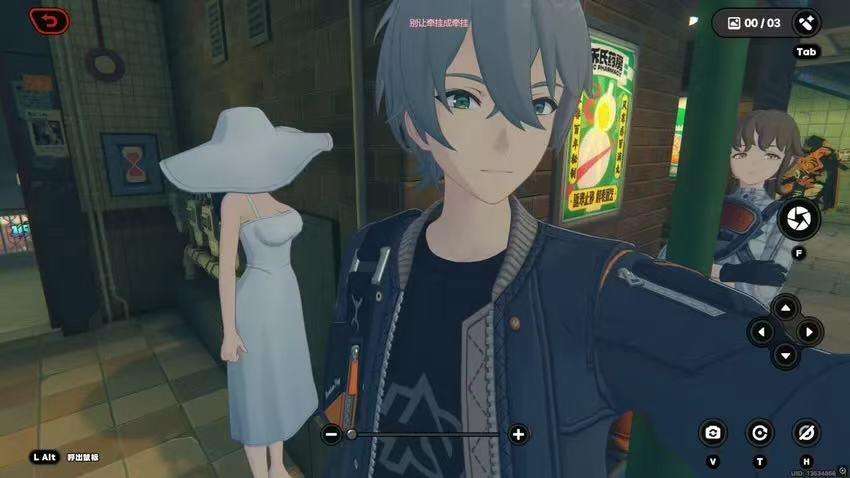Click the down arrow camera control

point(785,354)
